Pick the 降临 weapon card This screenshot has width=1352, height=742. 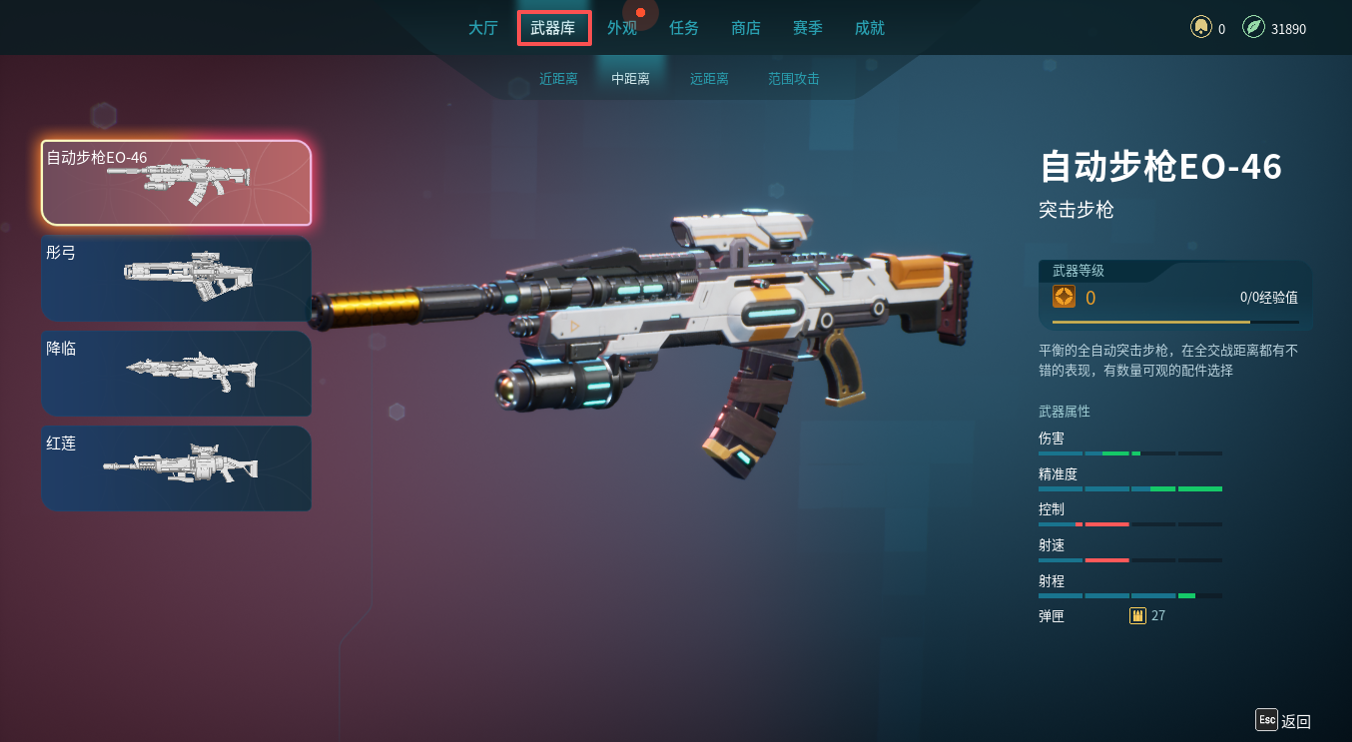176,373
